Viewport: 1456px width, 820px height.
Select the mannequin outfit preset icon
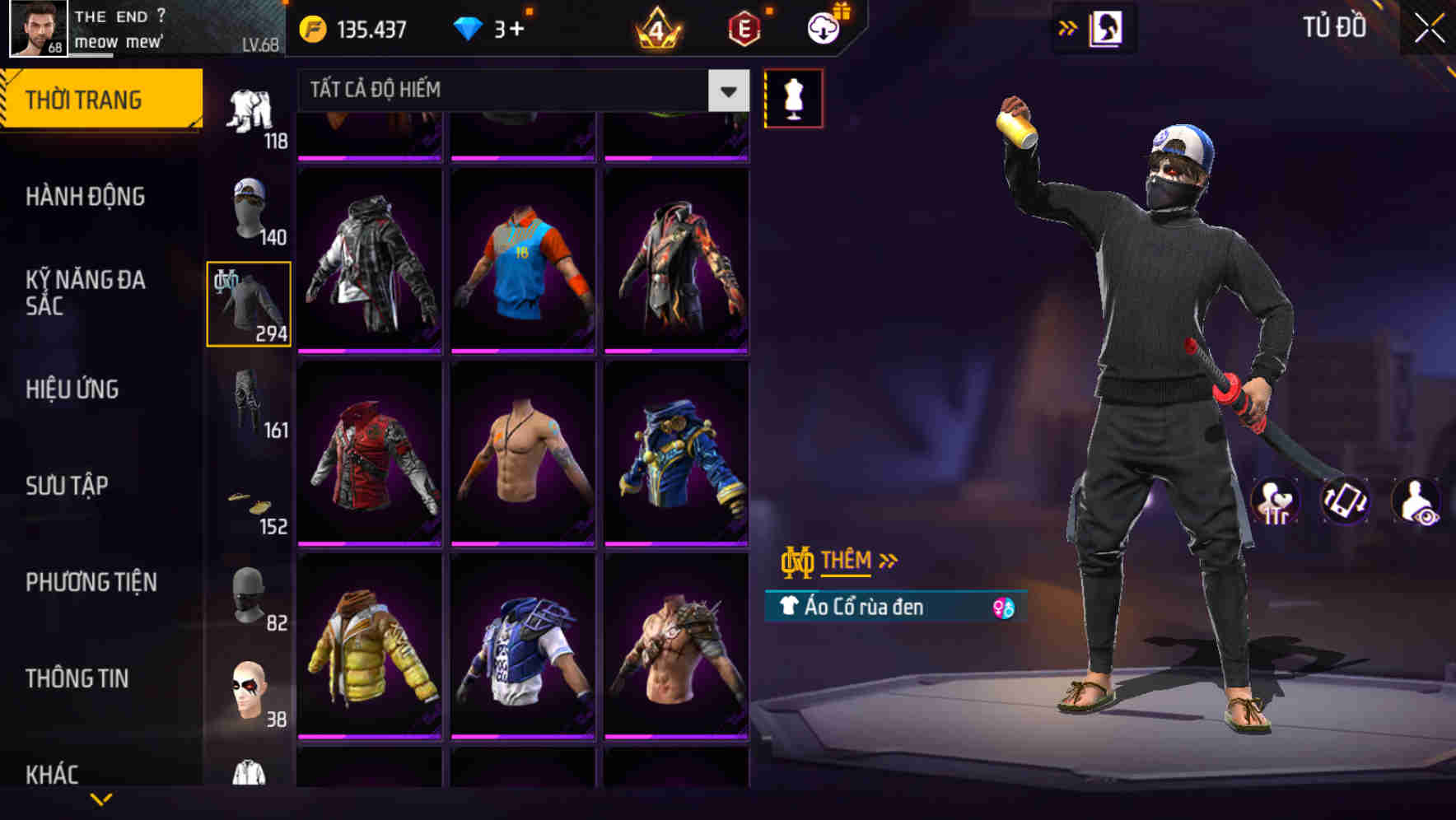click(x=793, y=96)
